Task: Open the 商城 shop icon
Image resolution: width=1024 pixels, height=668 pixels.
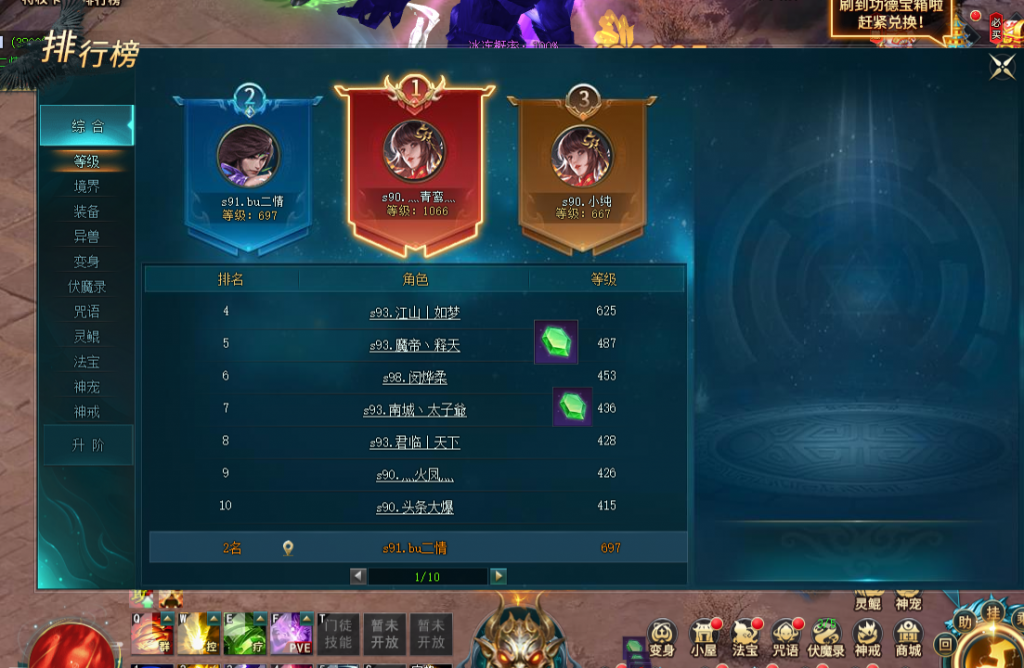Action: (907, 636)
